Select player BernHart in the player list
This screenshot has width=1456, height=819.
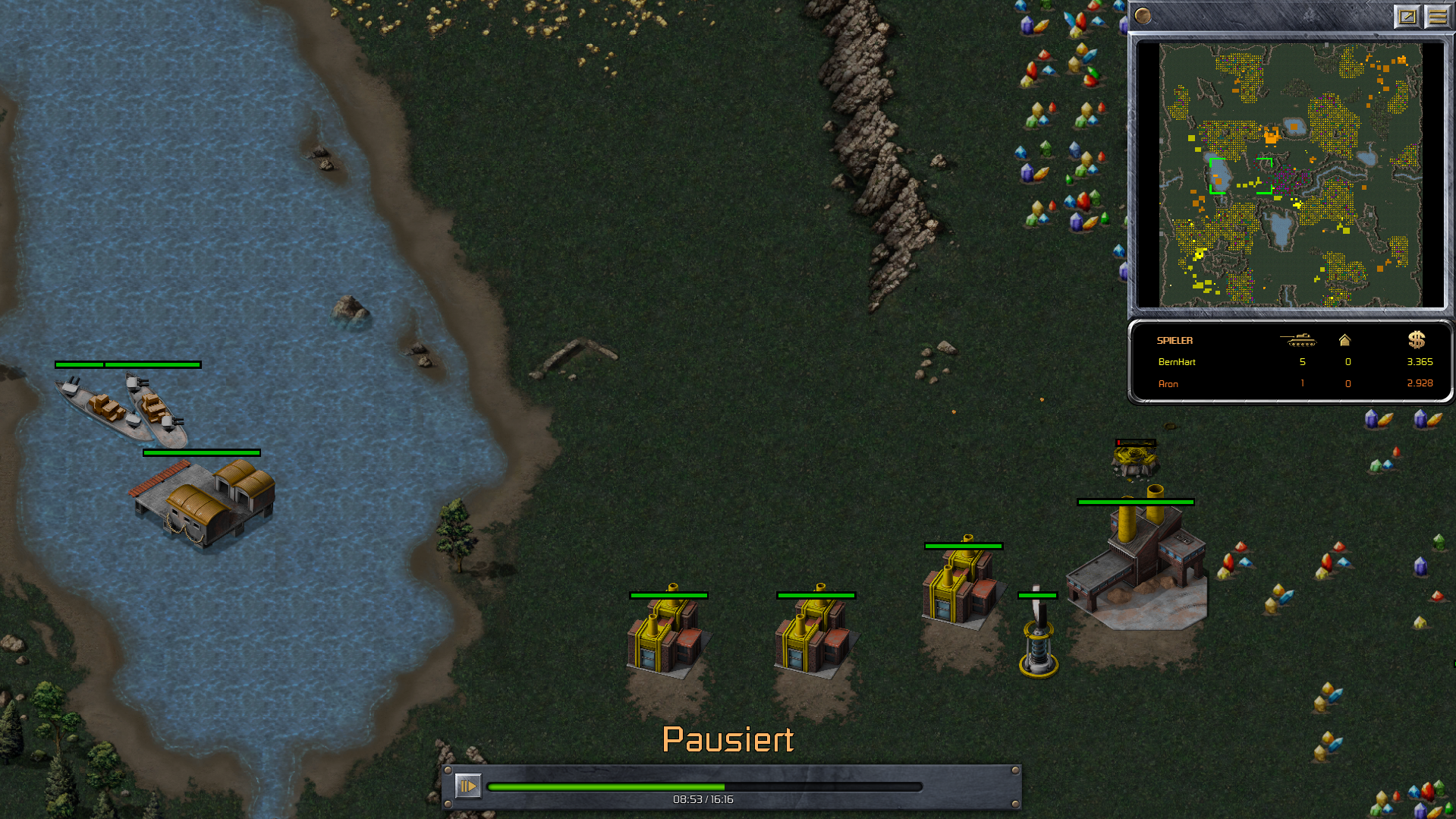[1177, 362]
